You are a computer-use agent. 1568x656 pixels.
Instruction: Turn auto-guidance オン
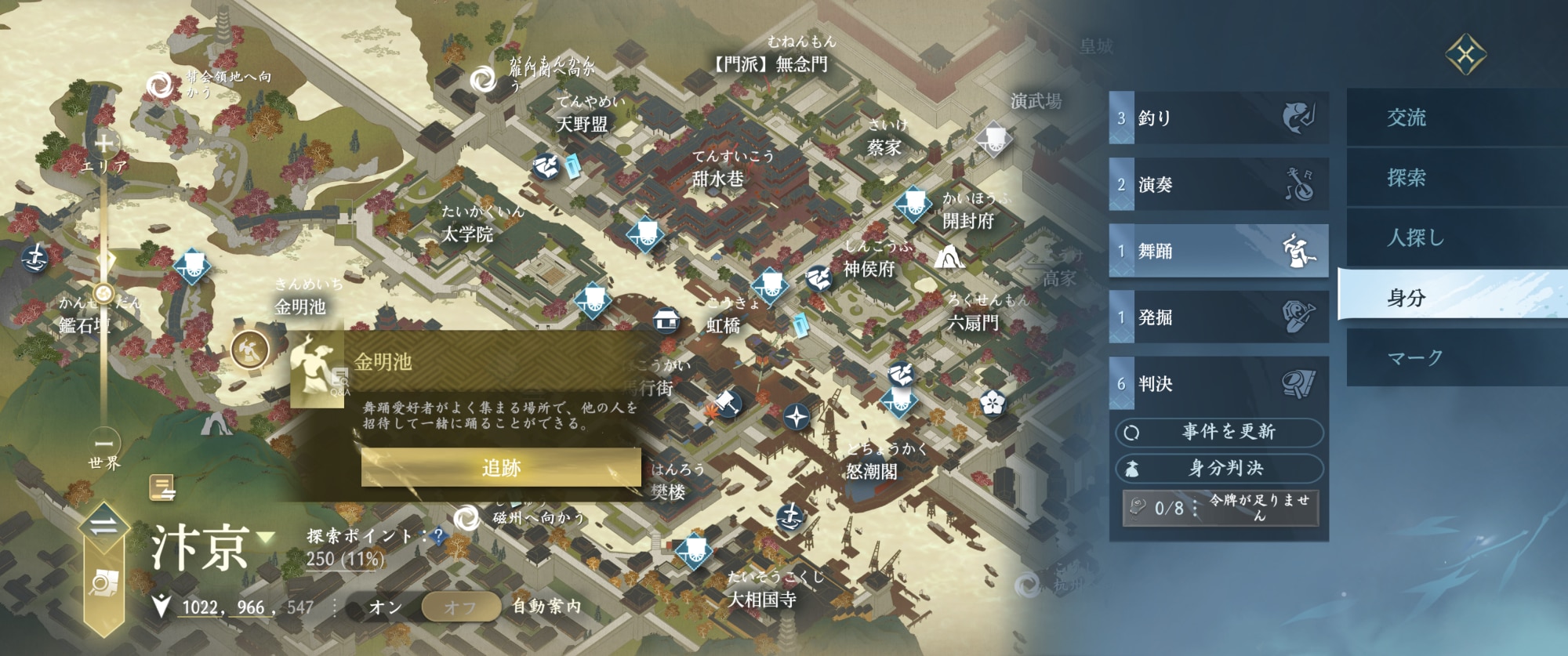(x=386, y=607)
